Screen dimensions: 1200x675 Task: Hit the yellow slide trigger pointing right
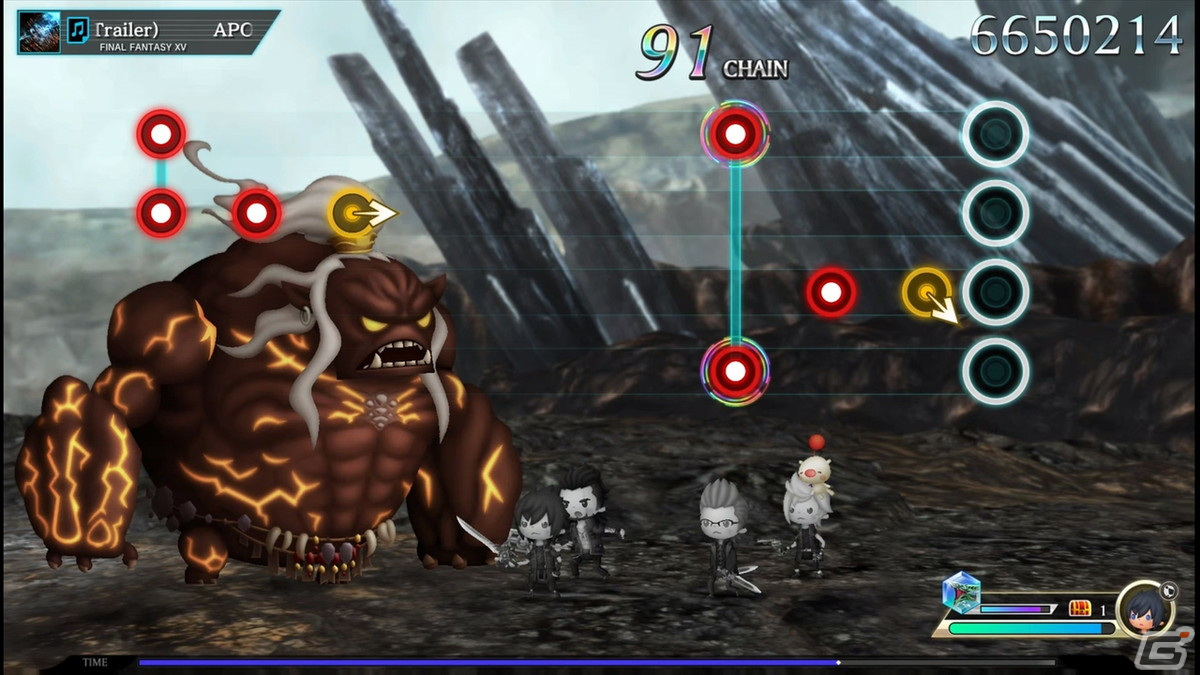(353, 211)
